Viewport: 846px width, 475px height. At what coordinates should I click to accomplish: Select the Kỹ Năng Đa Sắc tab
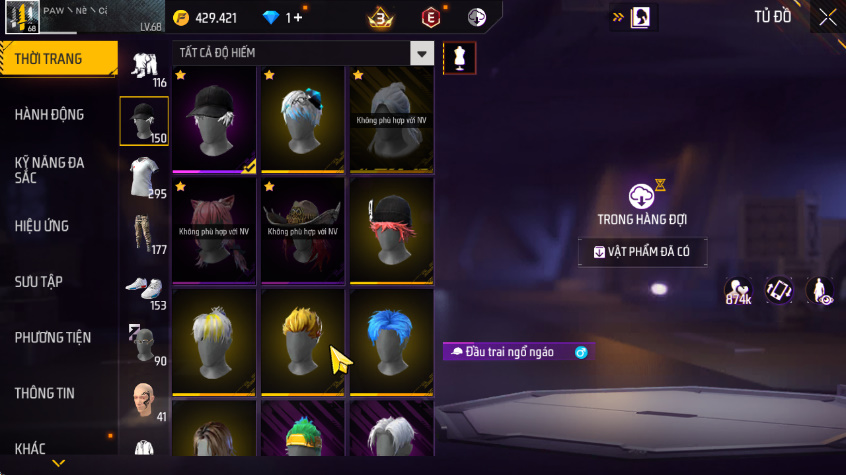point(50,169)
